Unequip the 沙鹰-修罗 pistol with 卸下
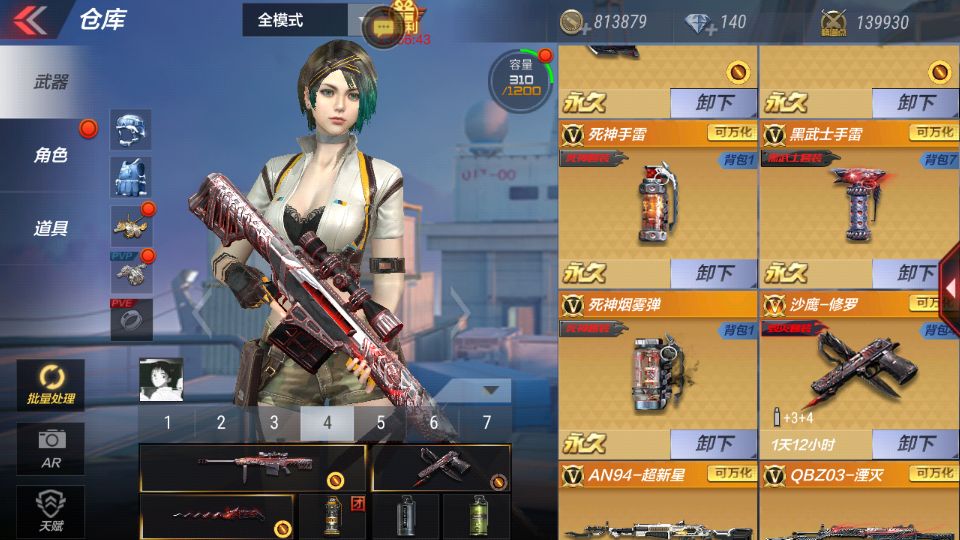The height and width of the screenshot is (540, 960). [914, 443]
